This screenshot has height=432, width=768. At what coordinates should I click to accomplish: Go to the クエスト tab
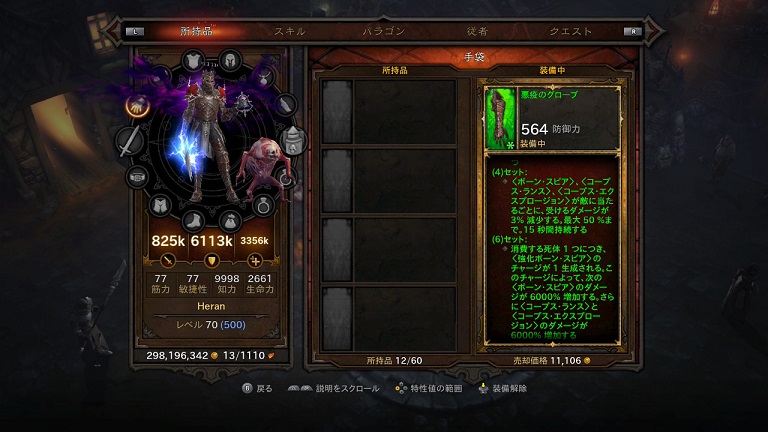click(571, 31)
